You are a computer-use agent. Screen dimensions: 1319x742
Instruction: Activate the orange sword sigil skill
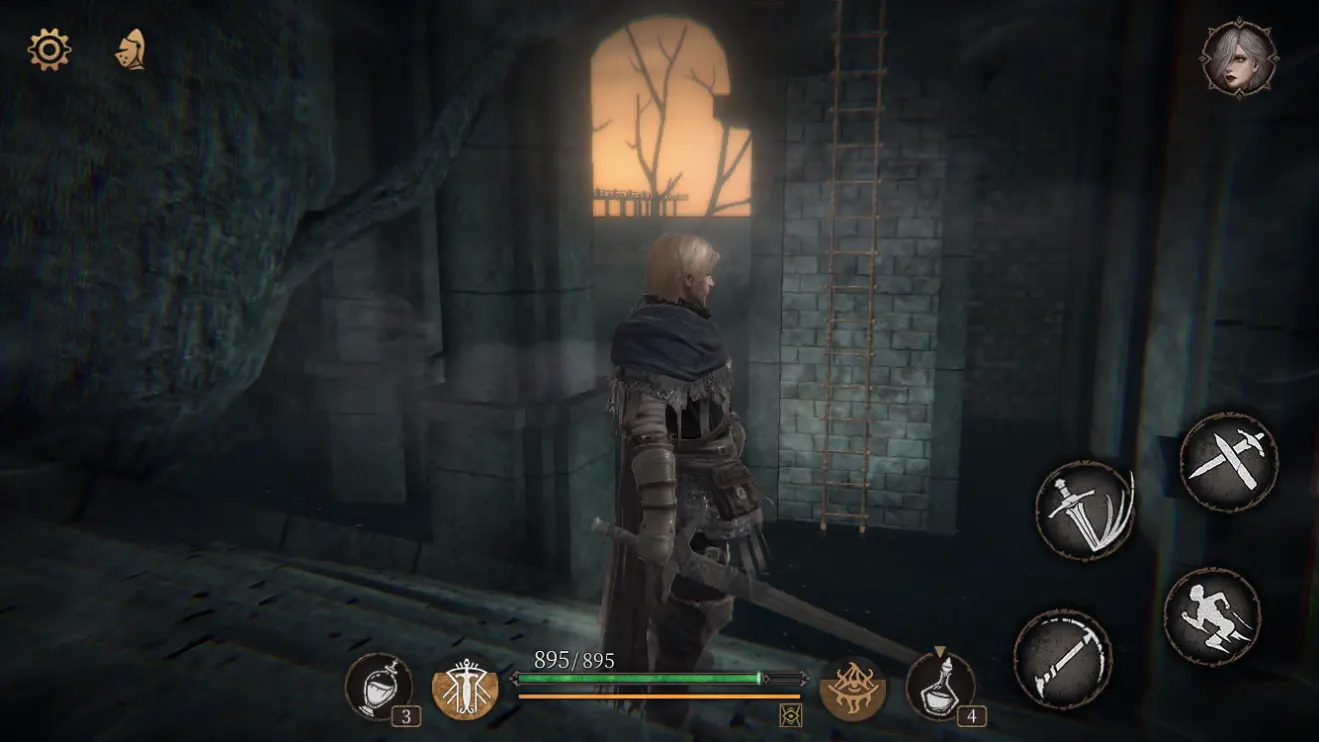465,688
